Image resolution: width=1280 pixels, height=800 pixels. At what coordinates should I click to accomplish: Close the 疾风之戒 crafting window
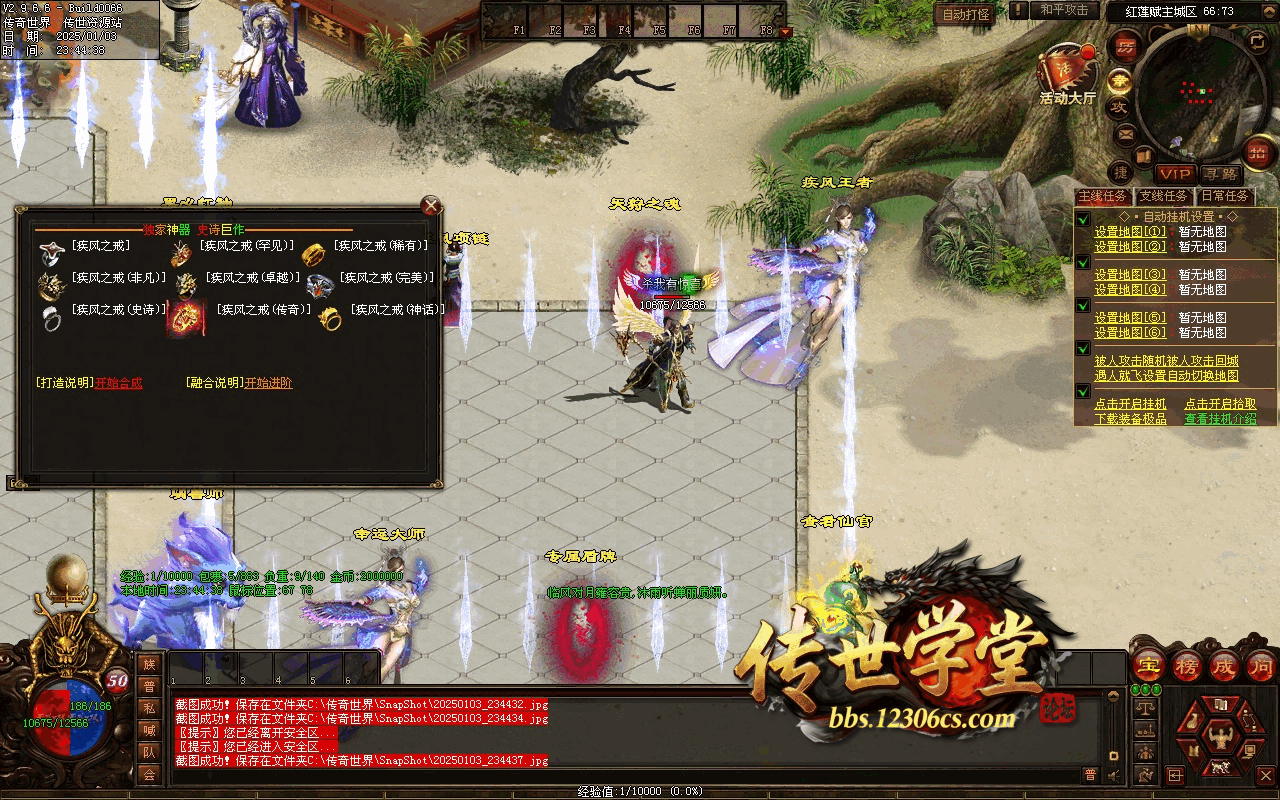coord(431,207)
